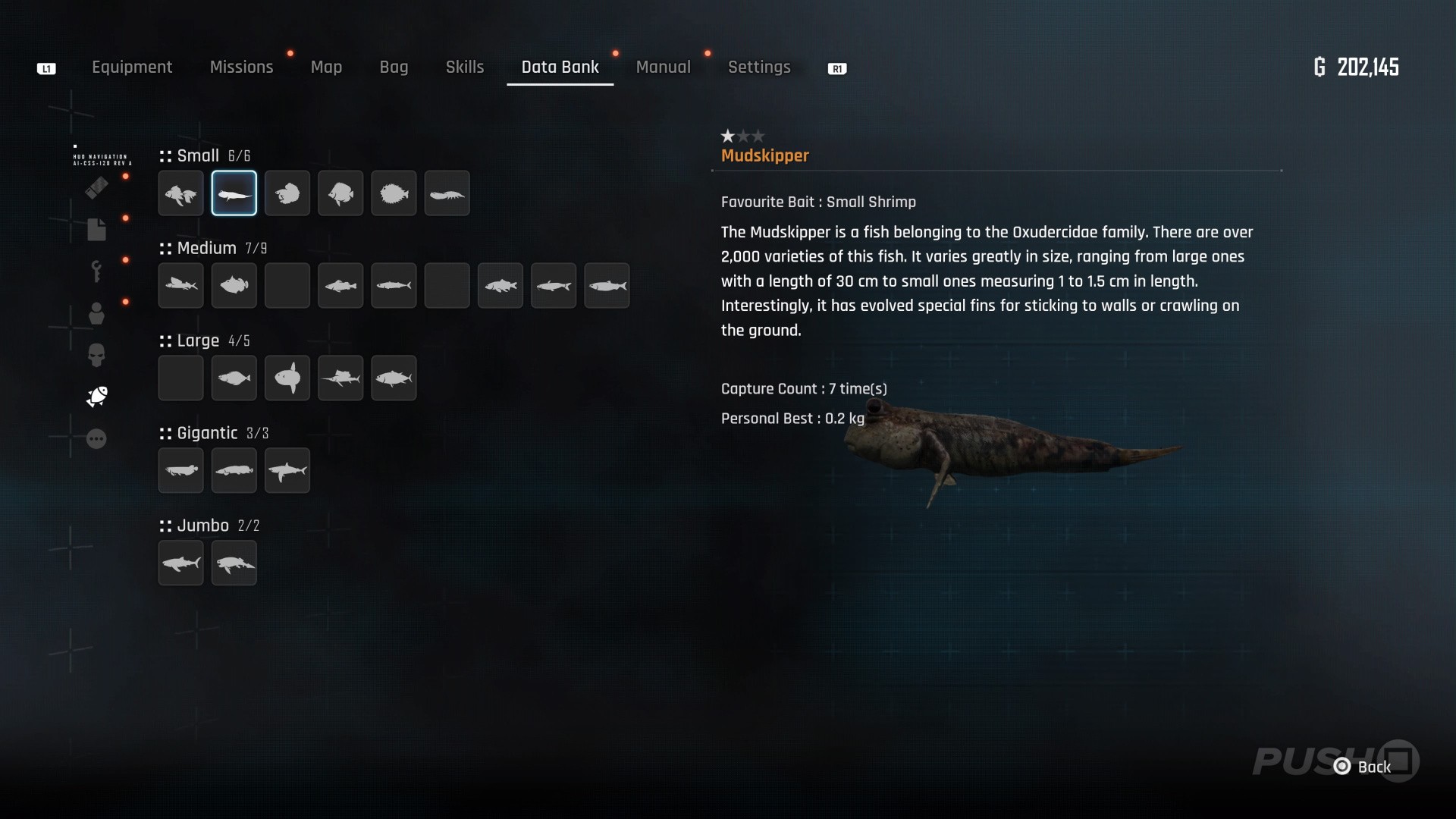Go to the Settings tab

pos(759,67)
